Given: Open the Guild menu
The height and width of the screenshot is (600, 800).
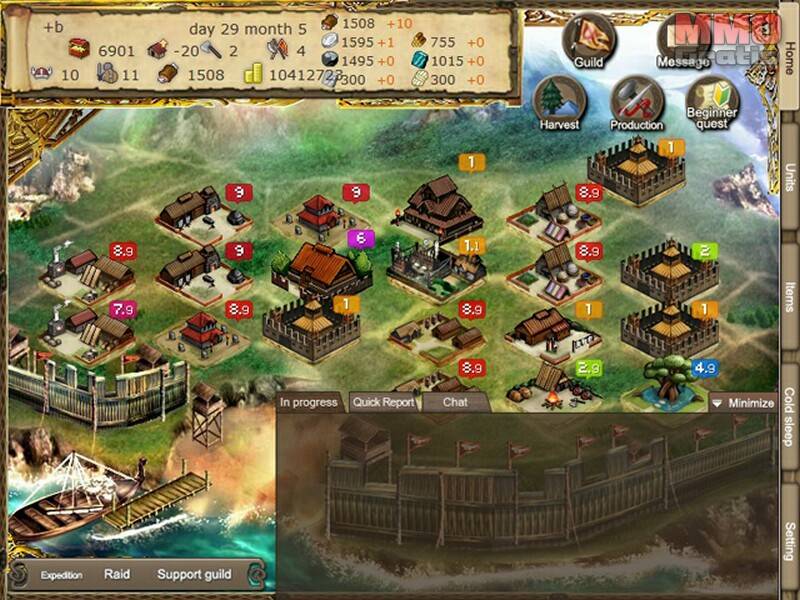Looking at the screenshot, I should tap(586, 41).
